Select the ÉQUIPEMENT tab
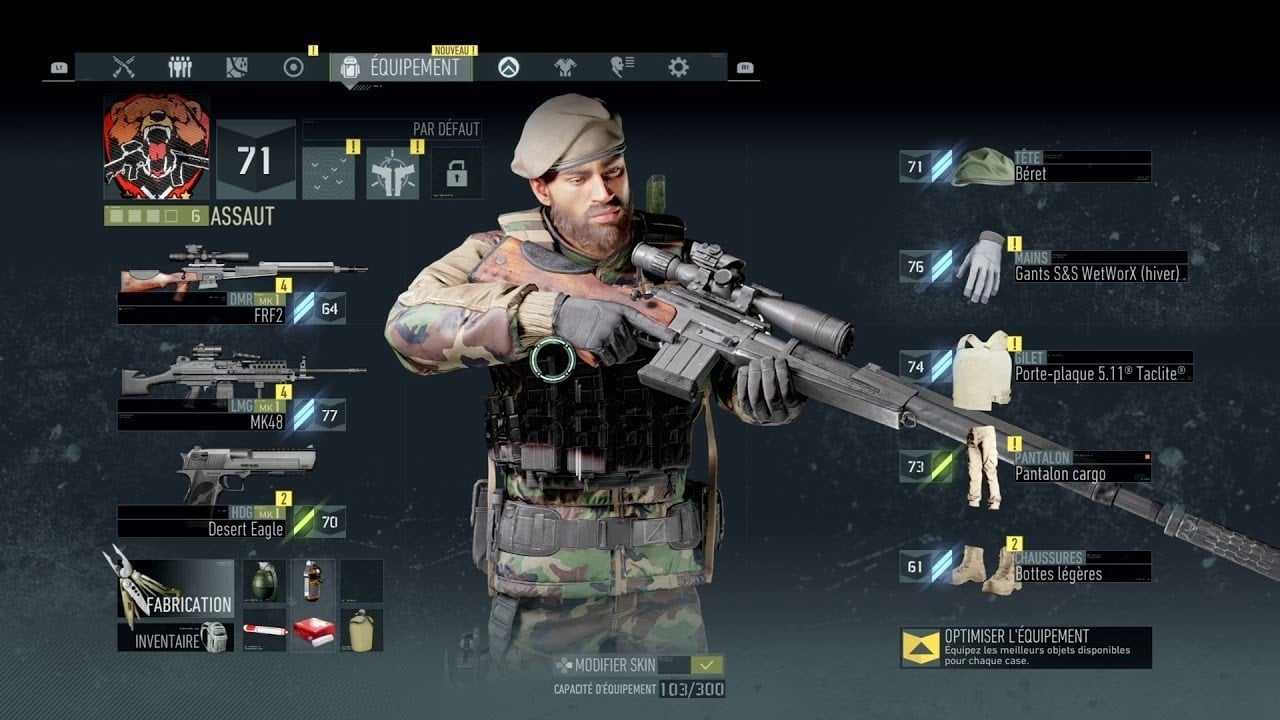Screen dimensions: 1280x720 point(401,67)
